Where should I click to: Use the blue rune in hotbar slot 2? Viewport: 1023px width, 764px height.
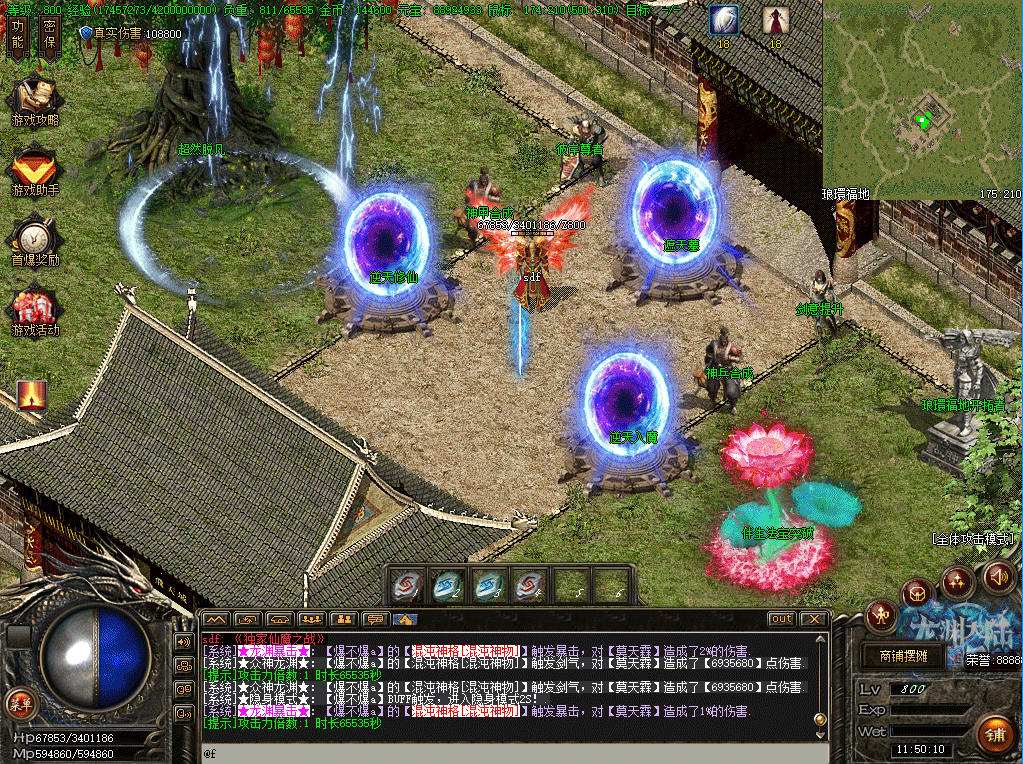(447, 586)
